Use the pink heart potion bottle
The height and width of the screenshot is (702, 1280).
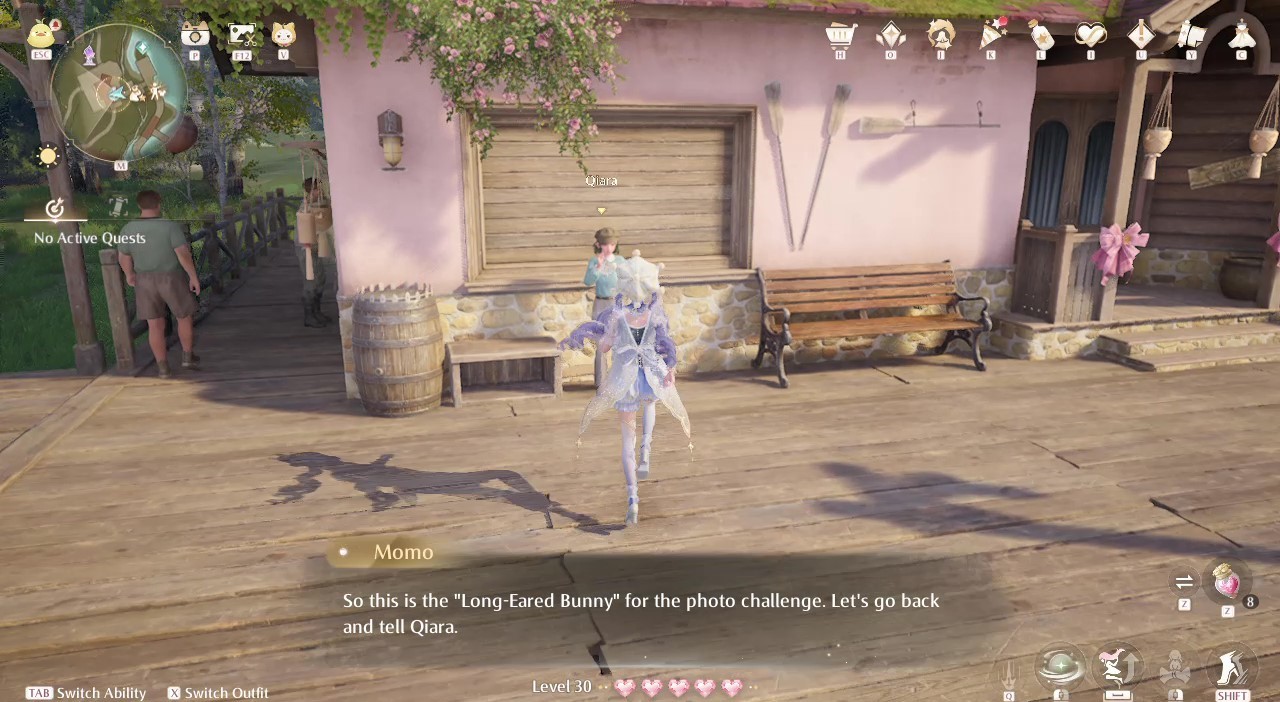coord(1226,581)
